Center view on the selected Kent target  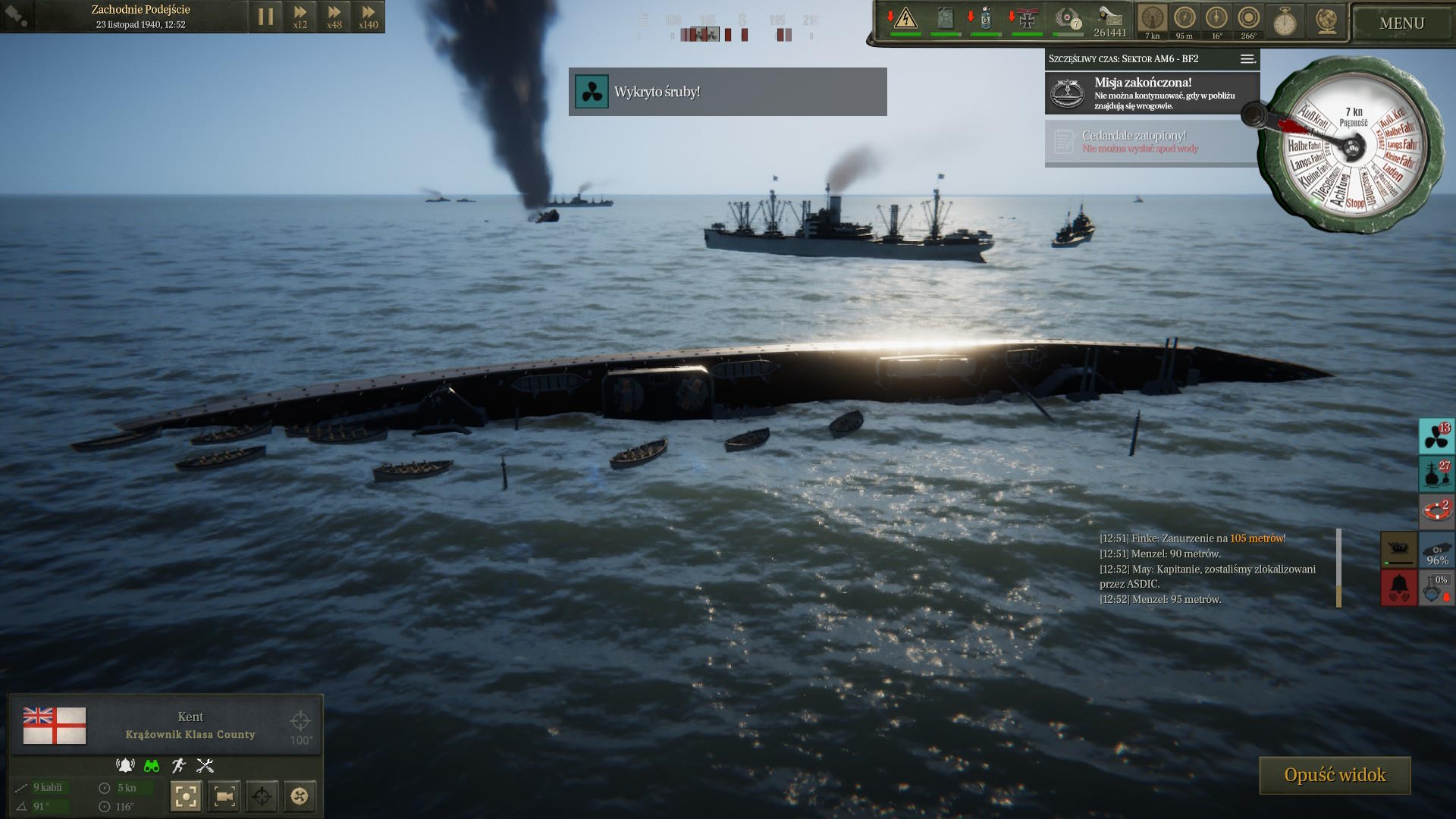pos(187,795)
